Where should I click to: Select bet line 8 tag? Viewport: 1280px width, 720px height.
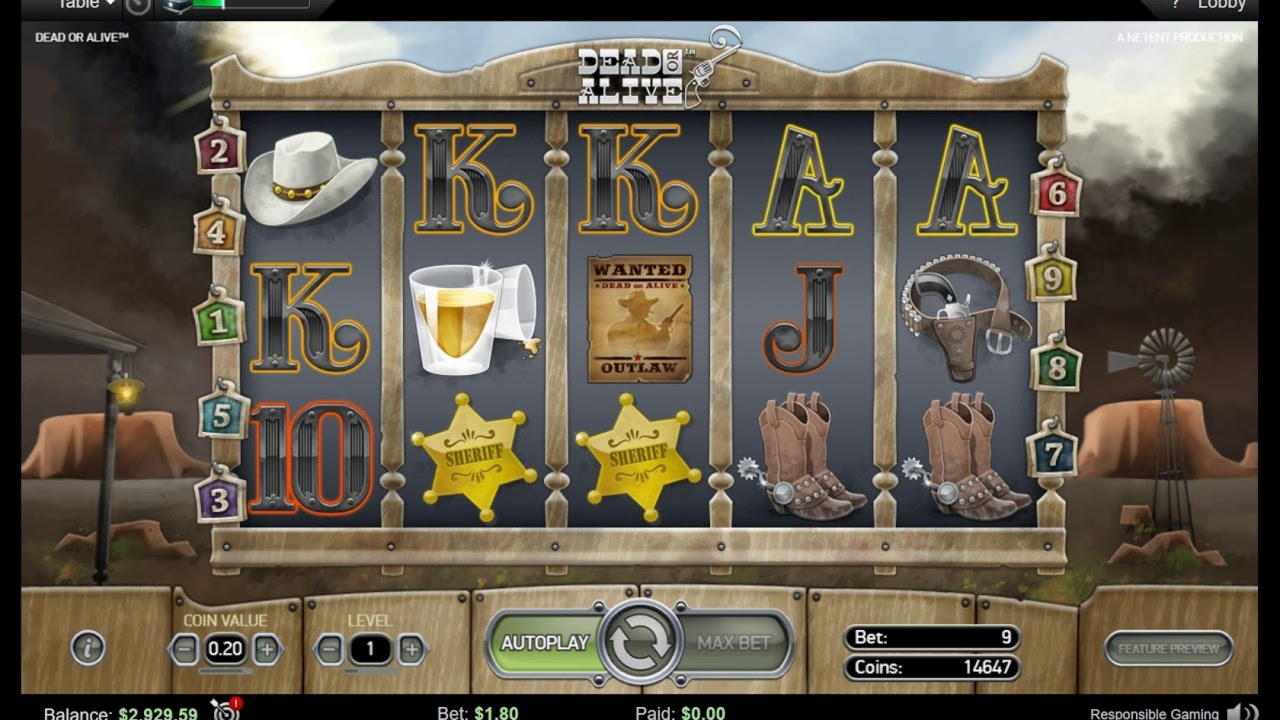tap(1056, 367)
